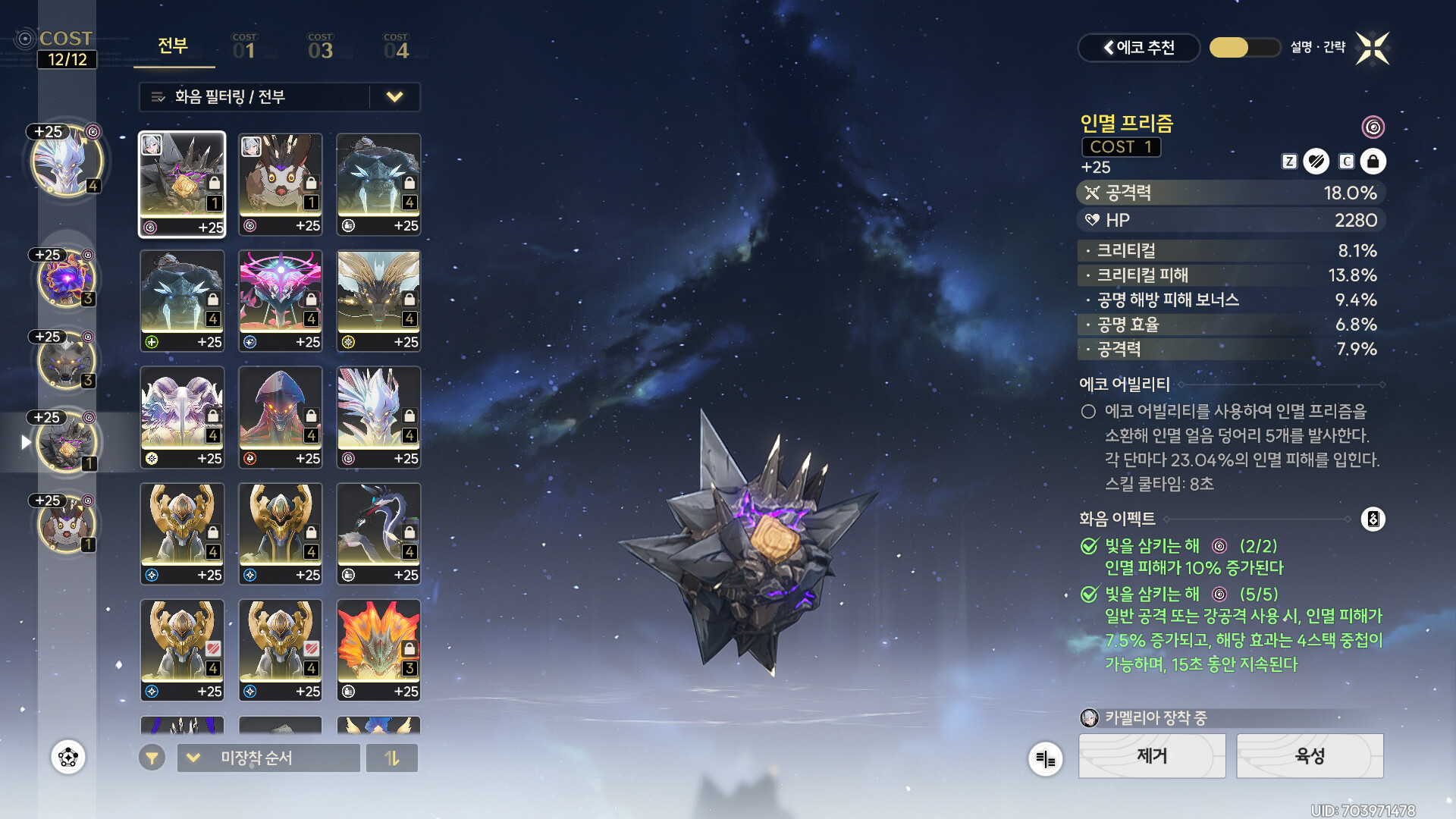Choose the fiery orange-maned cost 3 echo

click(x=378, y=650)
